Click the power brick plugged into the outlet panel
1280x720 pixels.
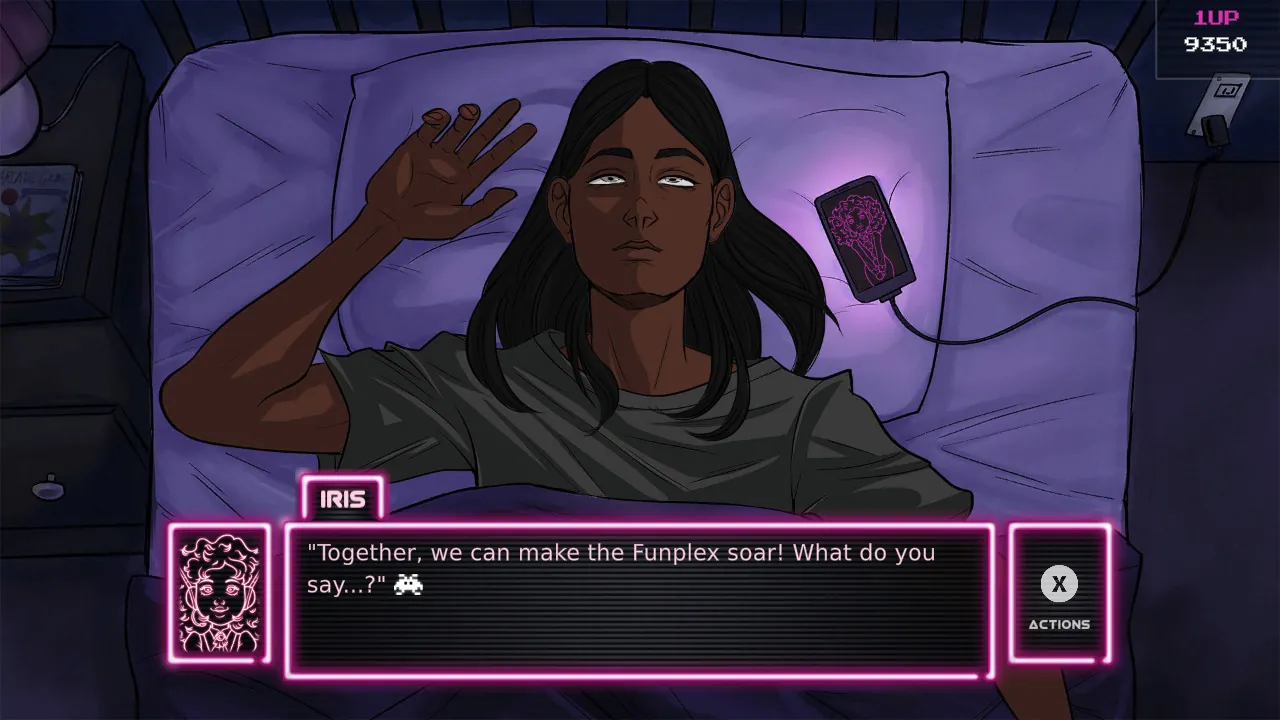pos(1217,131)
